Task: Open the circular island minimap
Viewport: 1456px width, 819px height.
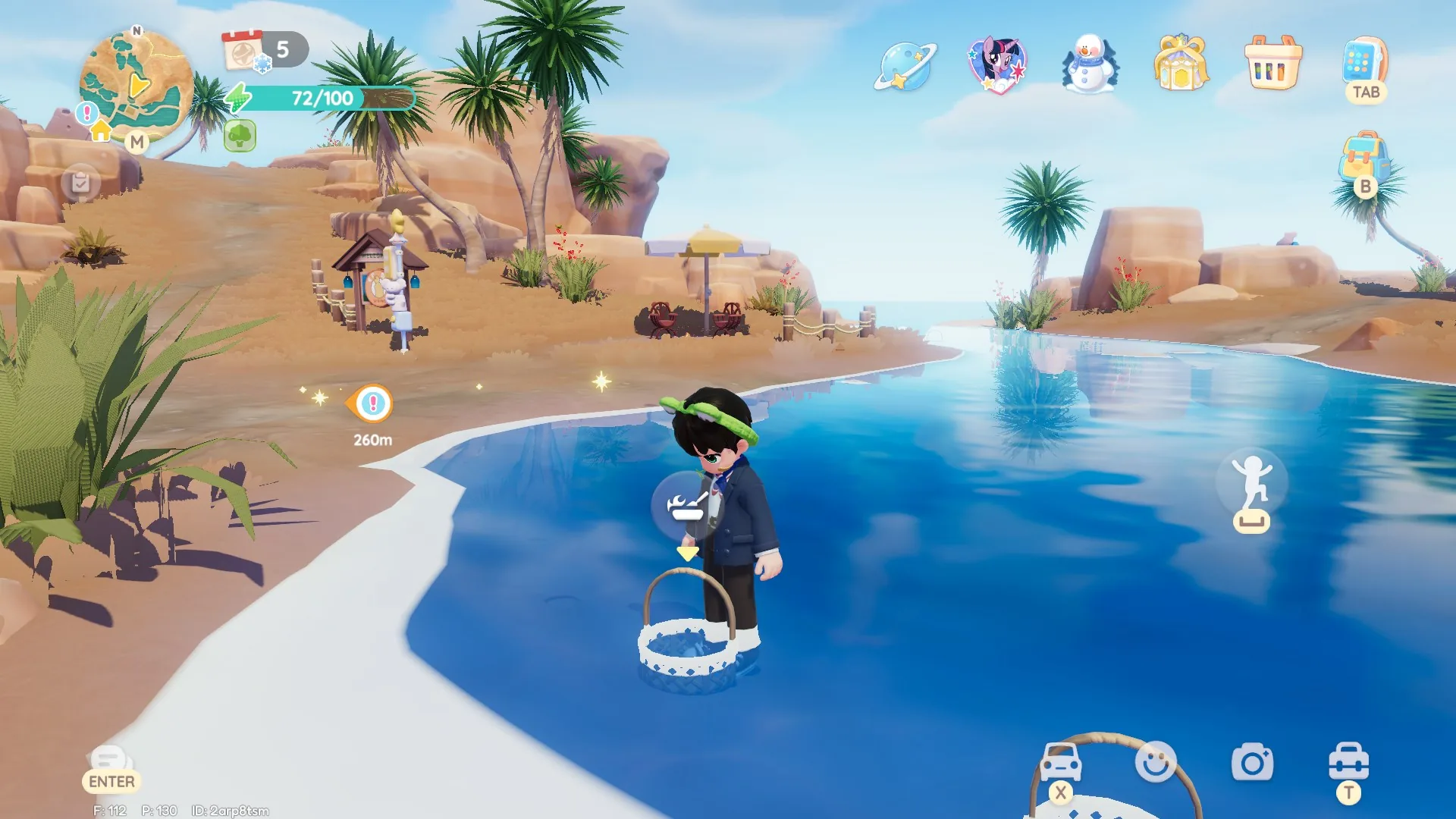Action: 136,85
